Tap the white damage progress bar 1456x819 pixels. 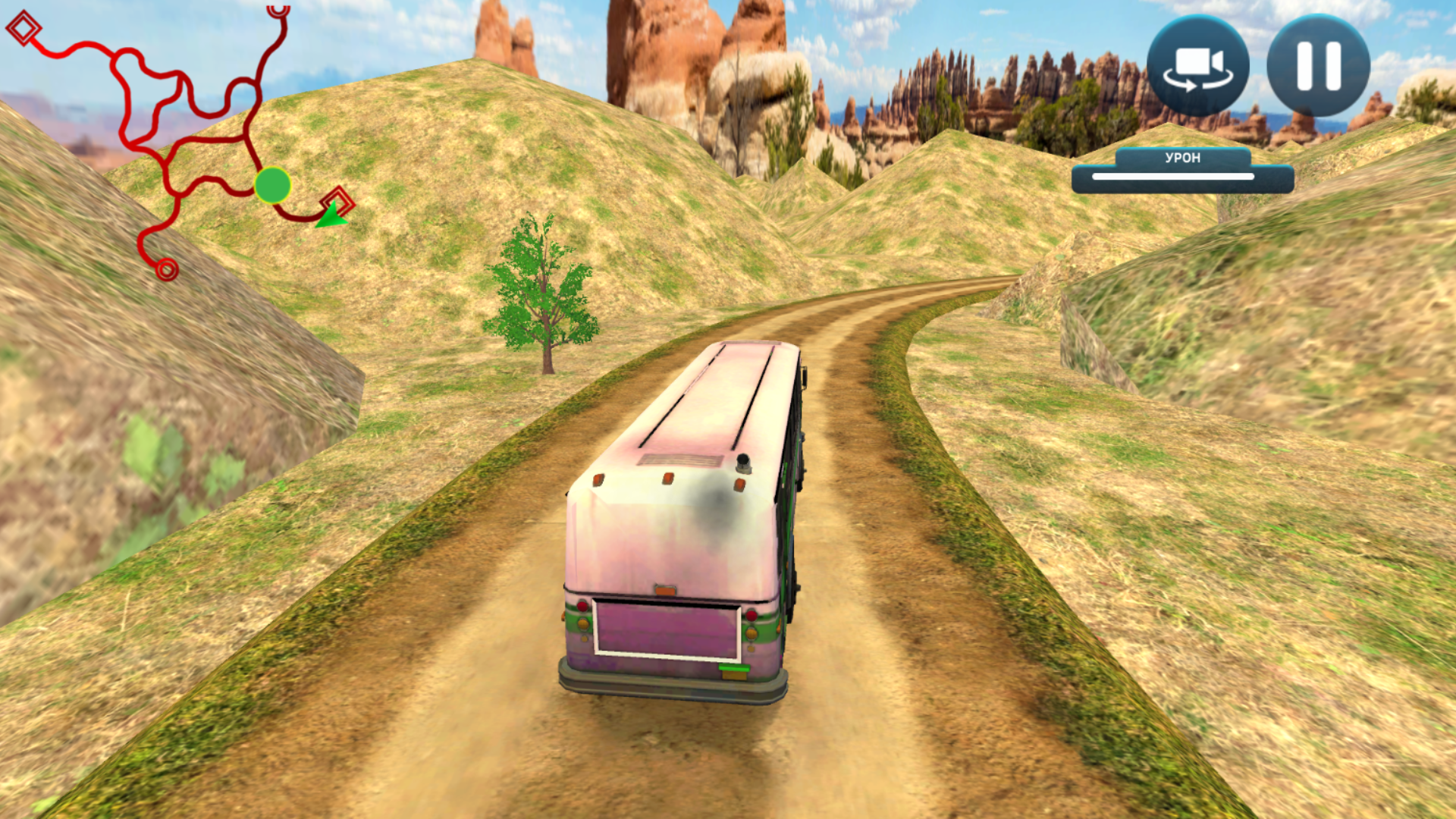(1181, 178)
